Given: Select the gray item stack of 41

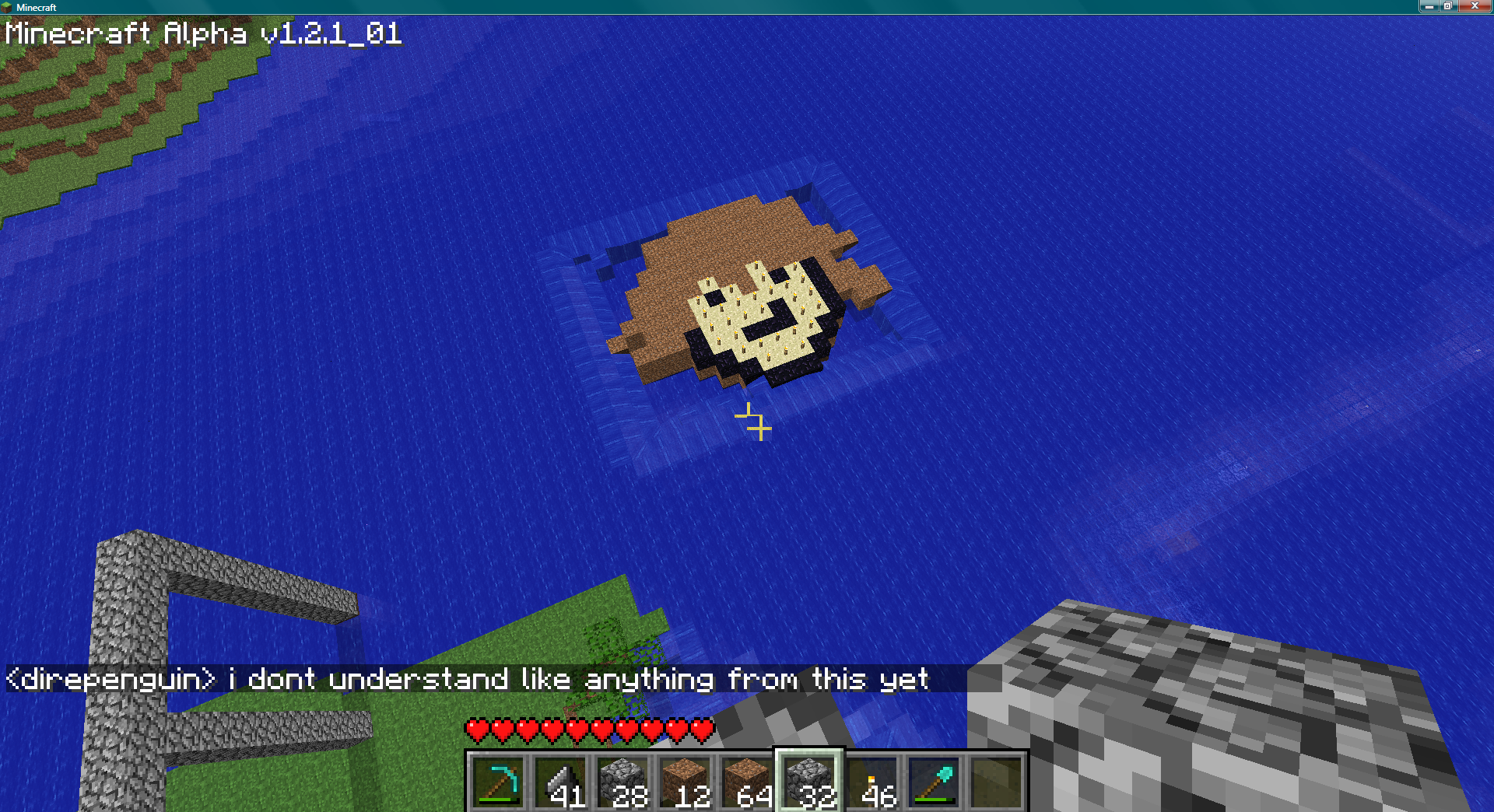Looking at the screenshot, I should tap(560, 782).
